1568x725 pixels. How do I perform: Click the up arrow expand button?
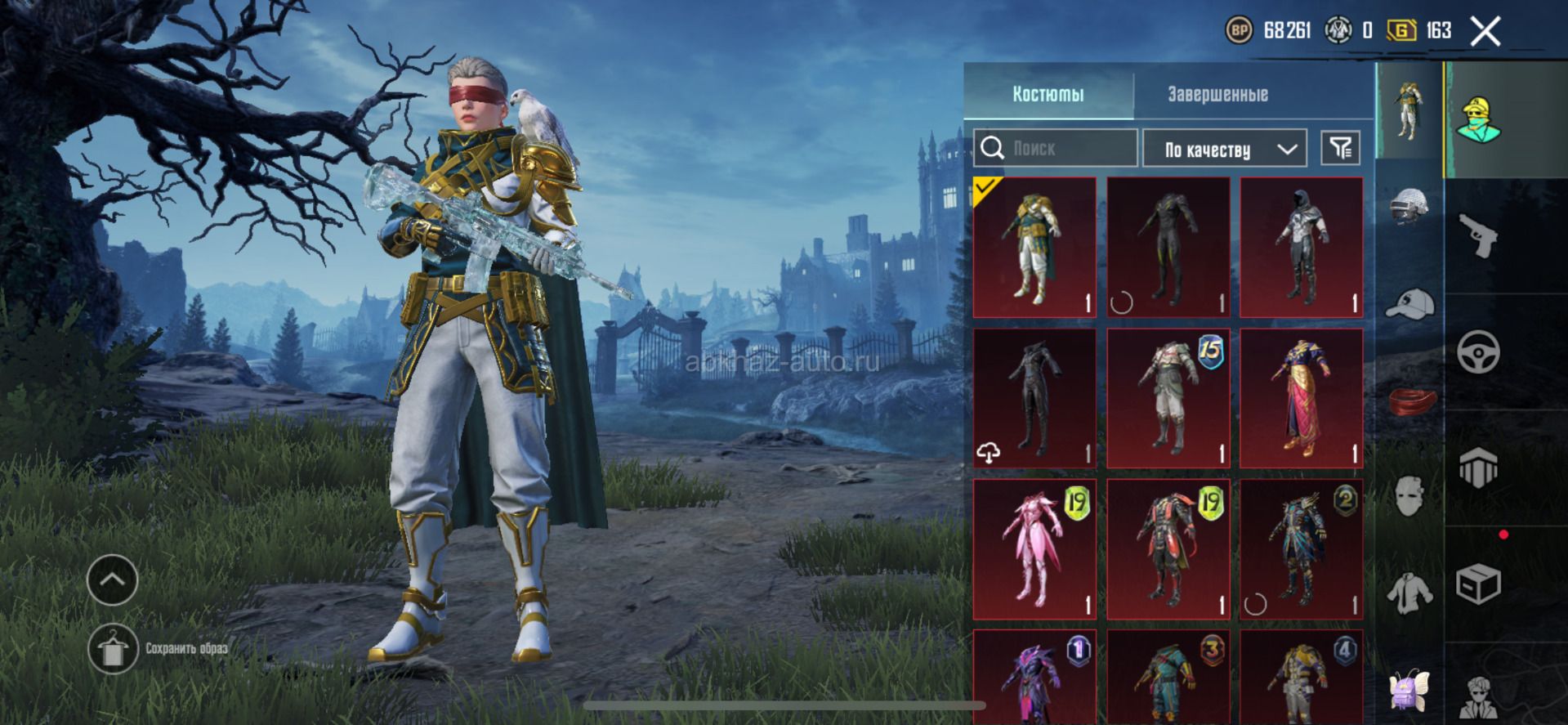(113, 580)
